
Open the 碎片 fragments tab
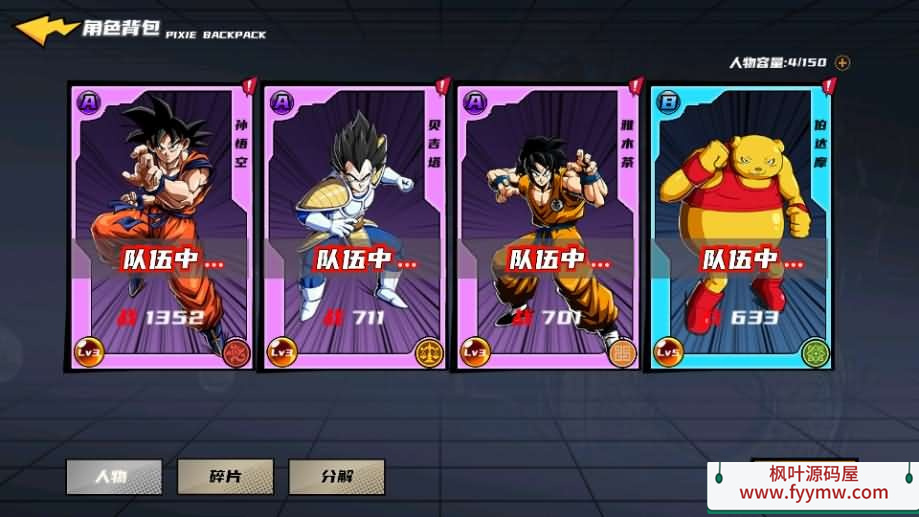[225, 476]
